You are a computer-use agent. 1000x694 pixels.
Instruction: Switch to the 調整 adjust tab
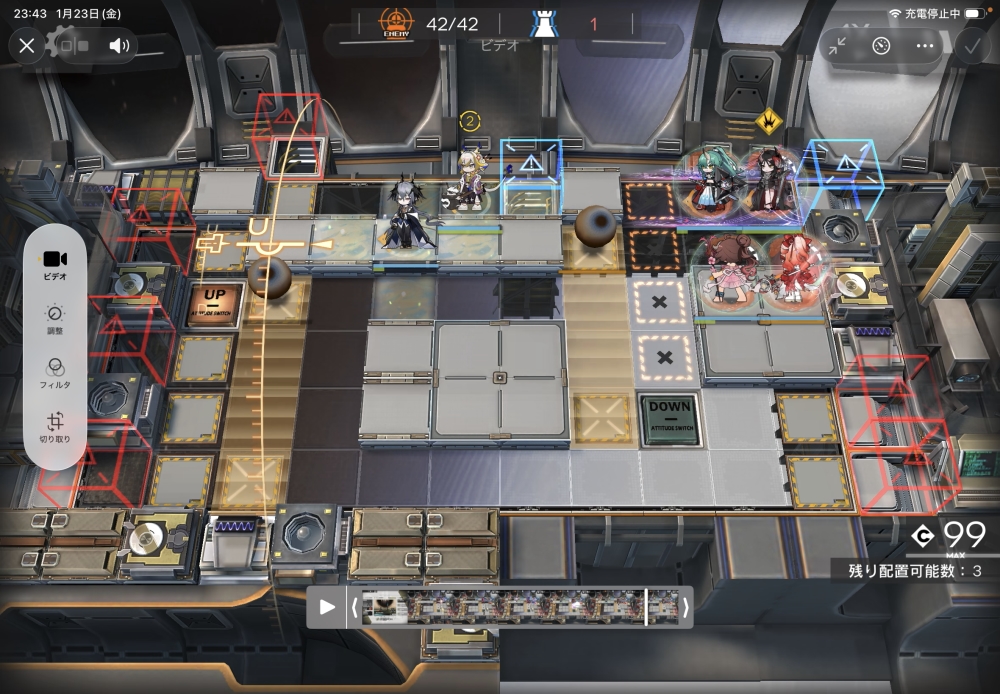[55, 318]
